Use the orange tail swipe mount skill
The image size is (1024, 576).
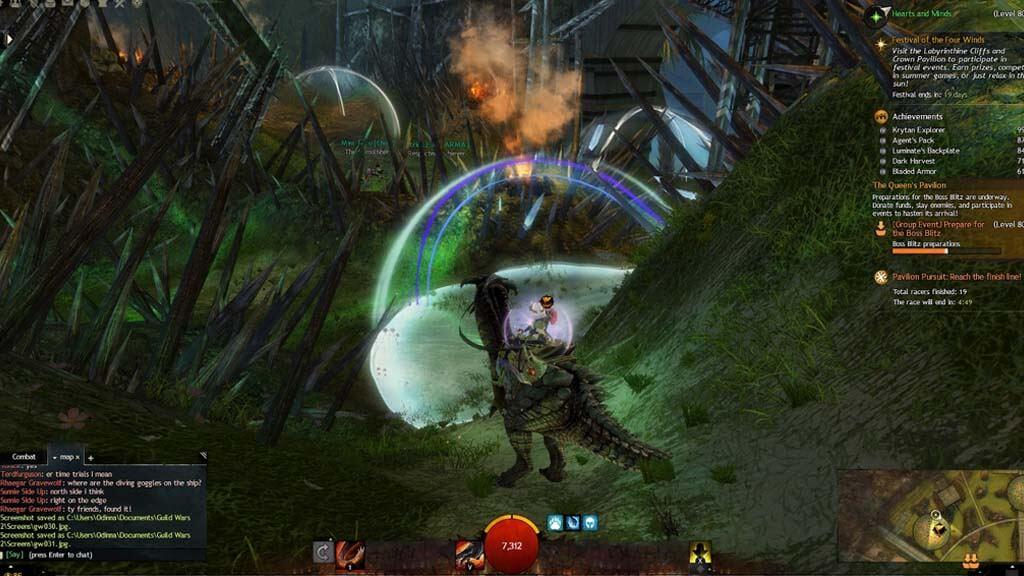(x=349, y=552)
